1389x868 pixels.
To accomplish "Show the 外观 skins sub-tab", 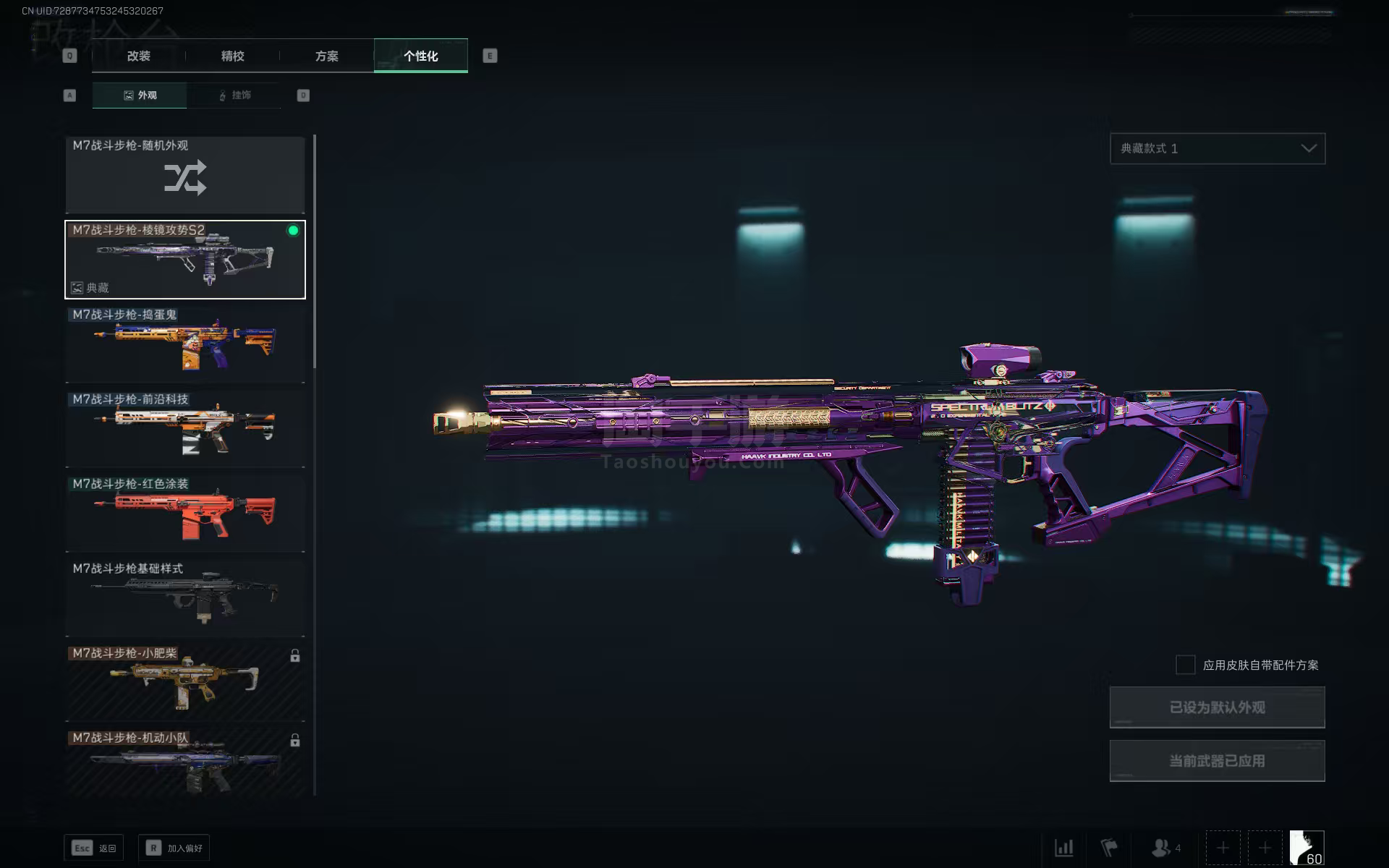I will 140,95.
